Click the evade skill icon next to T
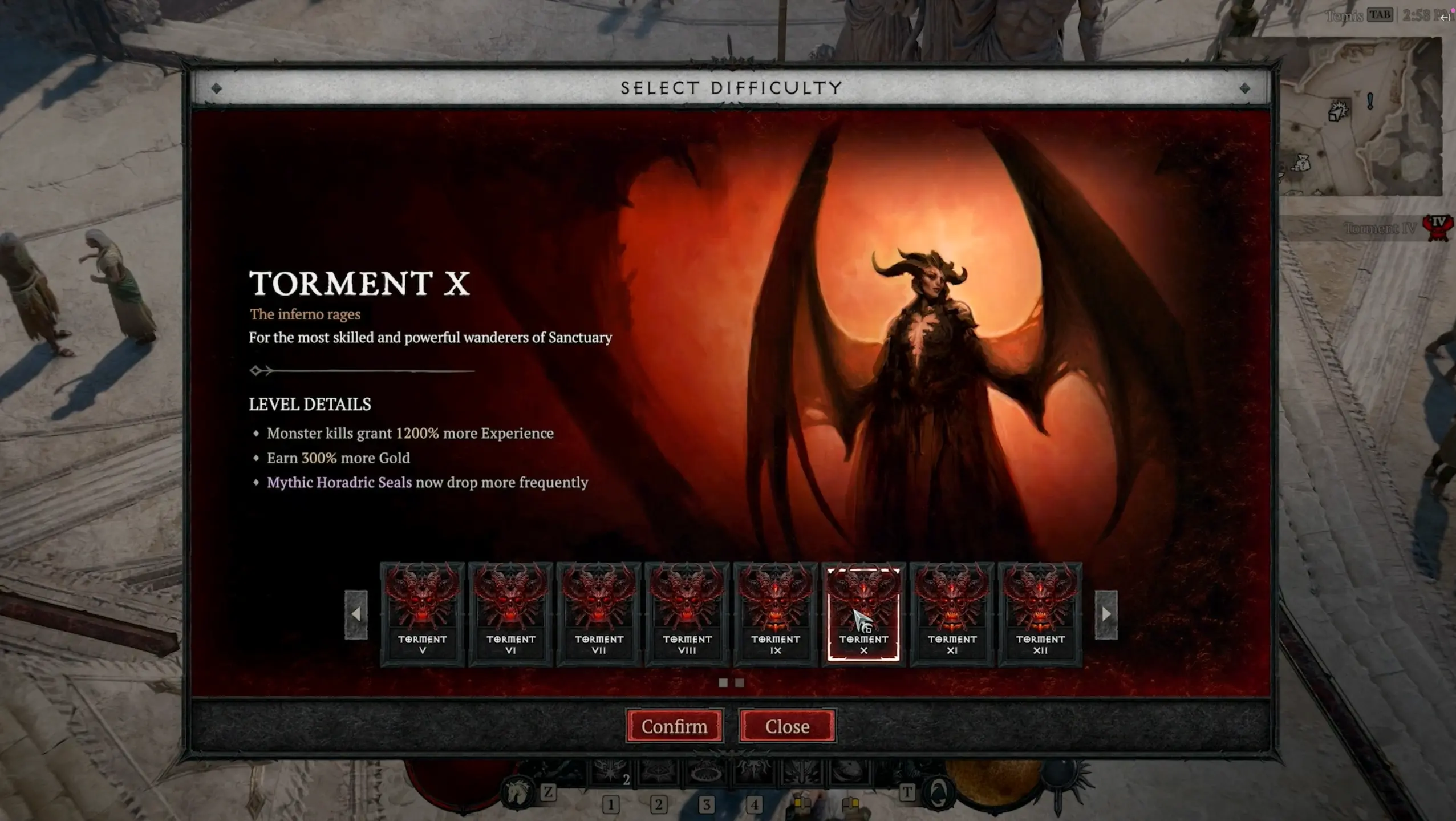The width and height of the screenshot is (1456, 821). pos(938,793)
